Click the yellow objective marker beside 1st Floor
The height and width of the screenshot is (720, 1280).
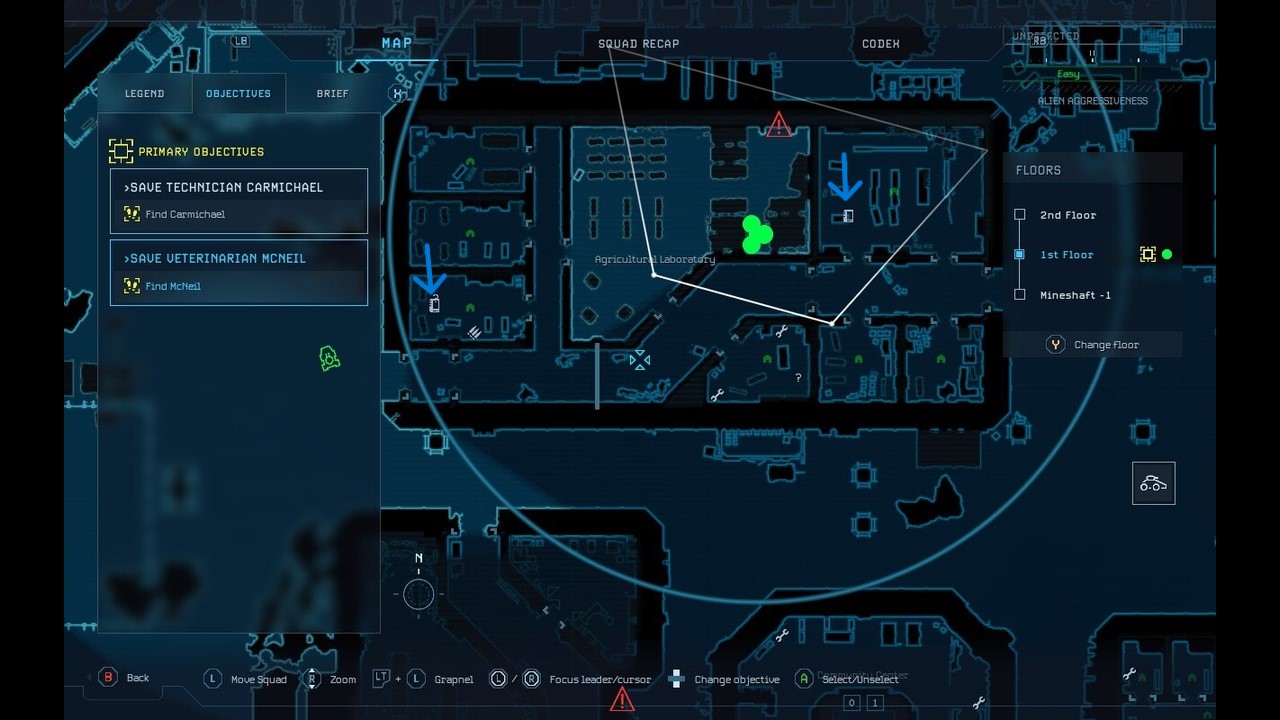click(x=1149, y=254)
